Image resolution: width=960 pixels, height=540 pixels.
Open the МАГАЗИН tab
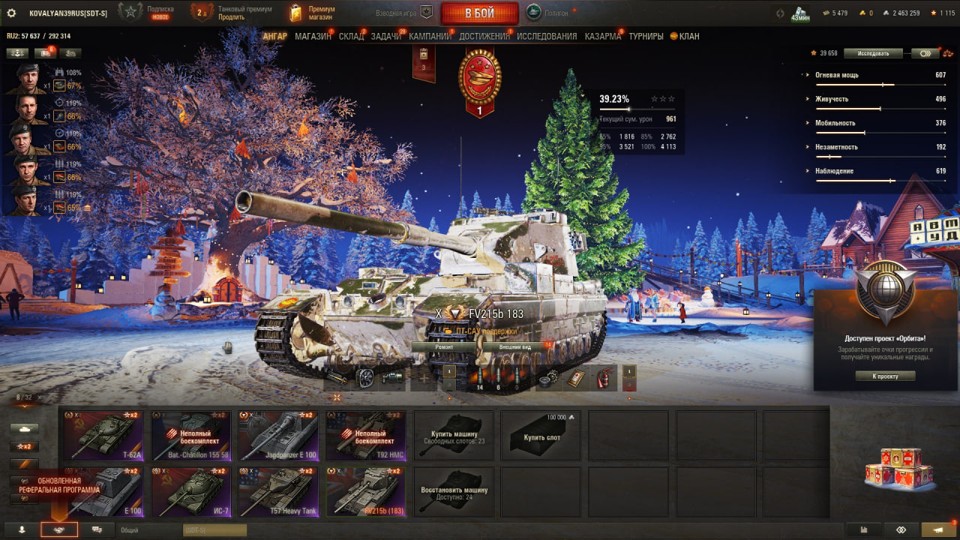tap(313, 36)
